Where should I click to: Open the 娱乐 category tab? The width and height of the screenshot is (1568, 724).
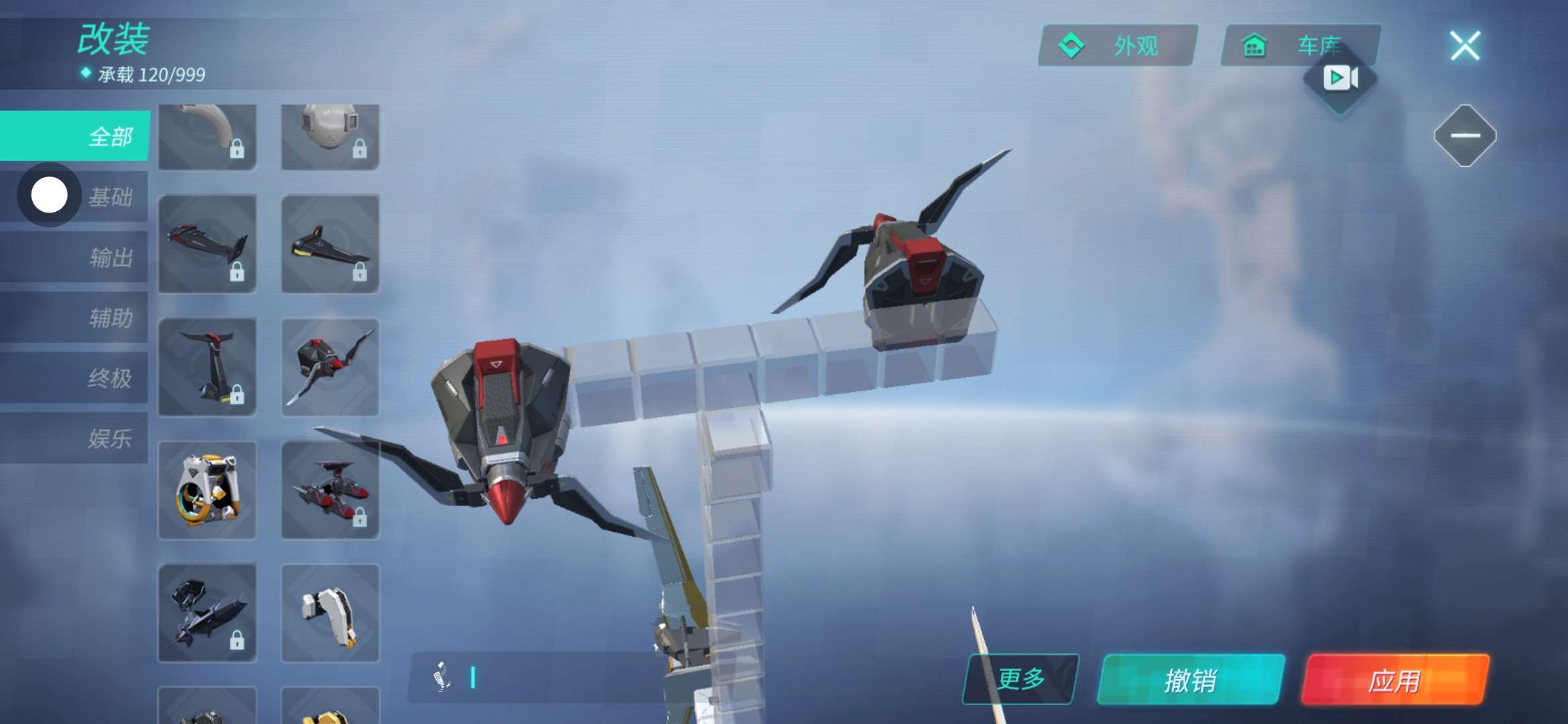point(111,438)
